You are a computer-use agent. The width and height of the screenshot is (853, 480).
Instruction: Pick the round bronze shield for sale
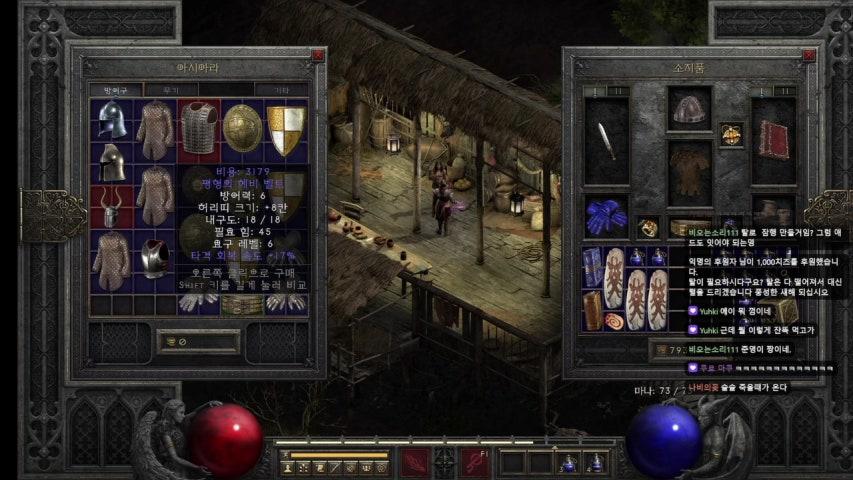(x=241, y=127)
